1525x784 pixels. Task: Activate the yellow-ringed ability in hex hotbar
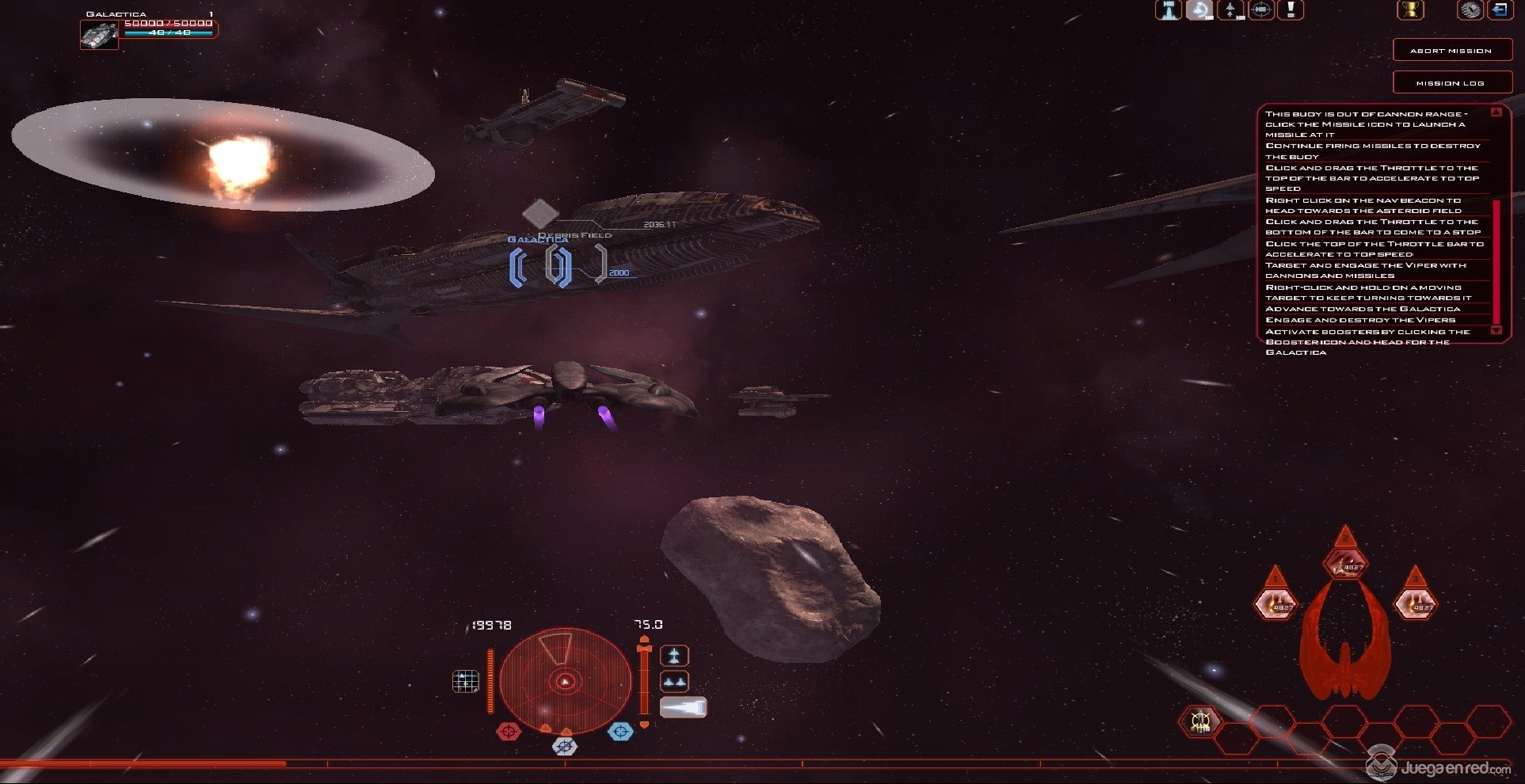tap(1200, 721)
